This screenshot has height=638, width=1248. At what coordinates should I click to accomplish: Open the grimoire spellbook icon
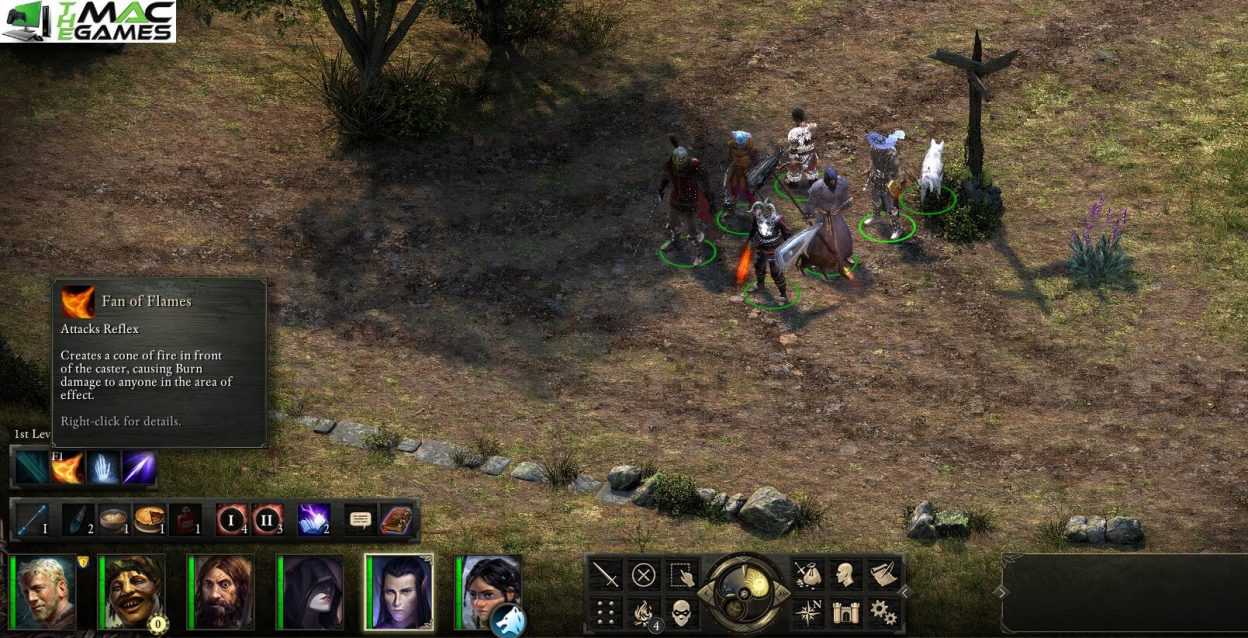coord(396,520)
